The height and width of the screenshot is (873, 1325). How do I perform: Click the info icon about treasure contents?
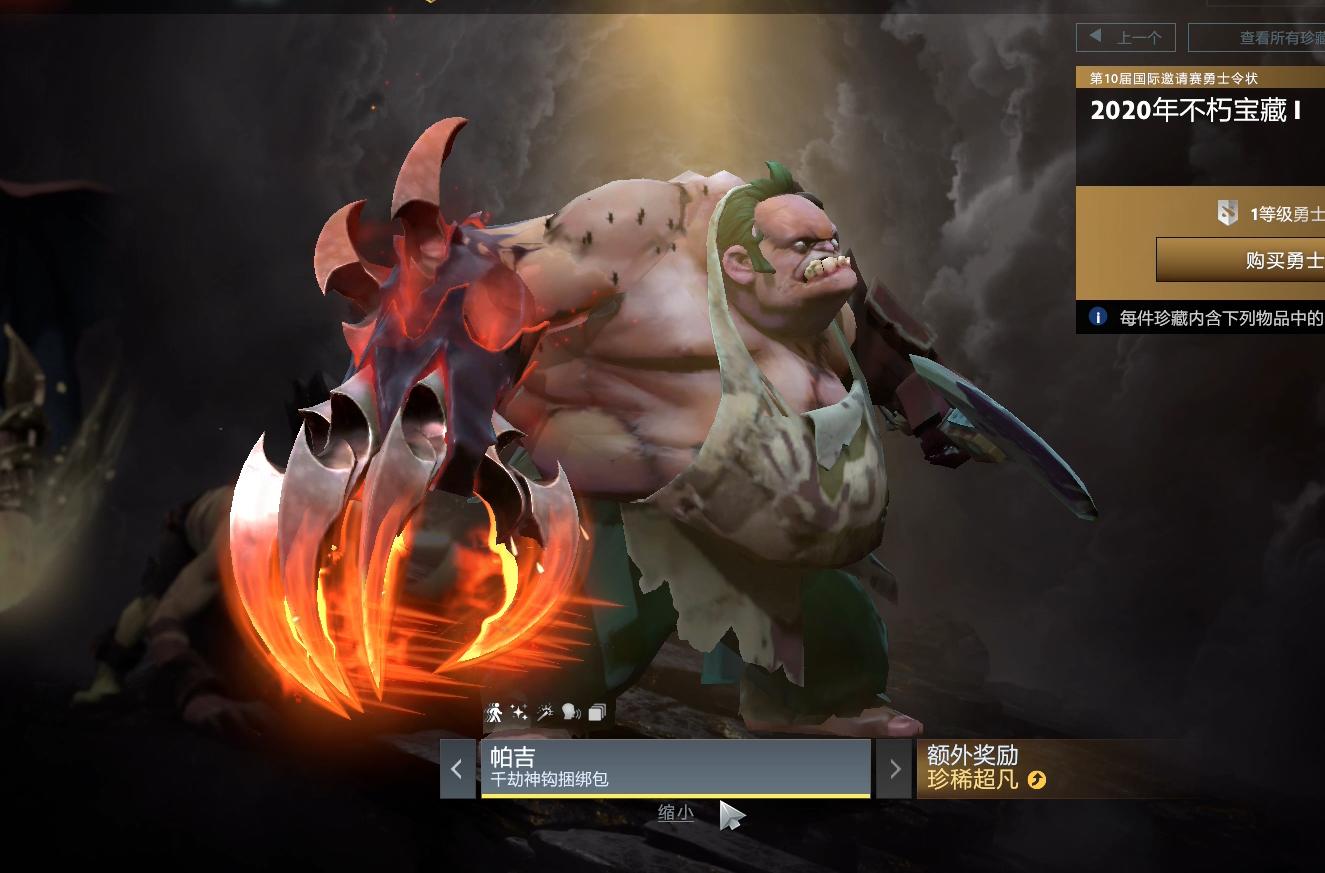pyautogui.click(x=1098, y=318)
